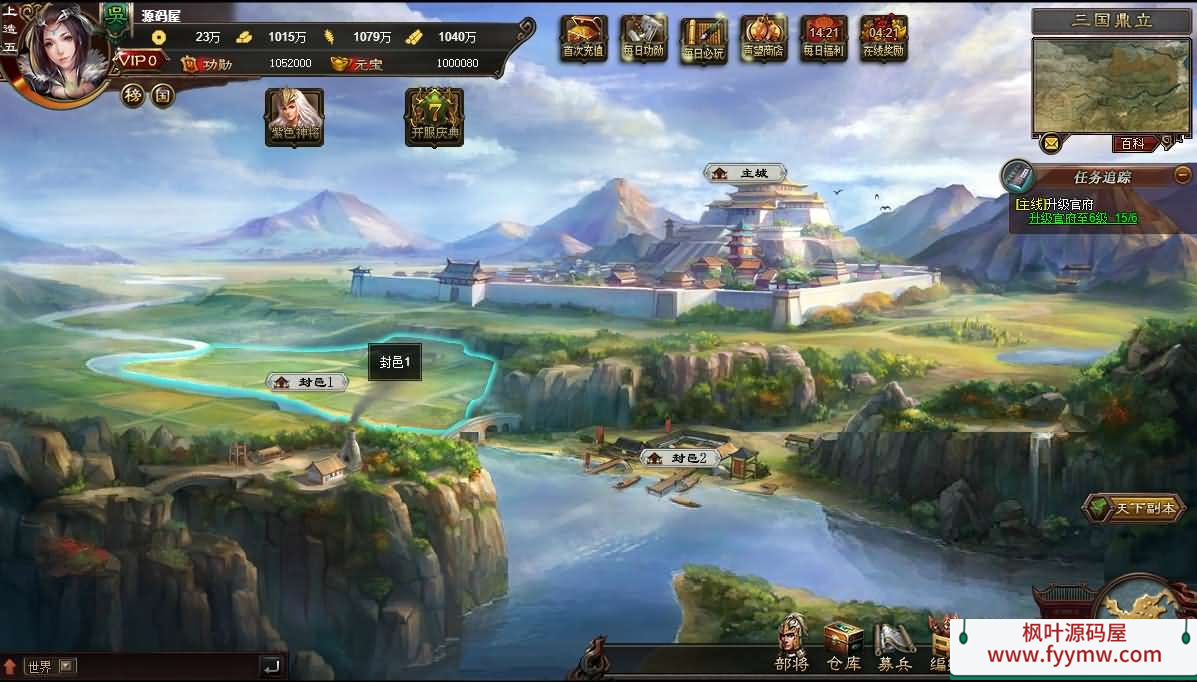Viewport: 1197px width, 682px height.
Task: Open the 仓库 warehouse menu
Action: click(843, 646)
